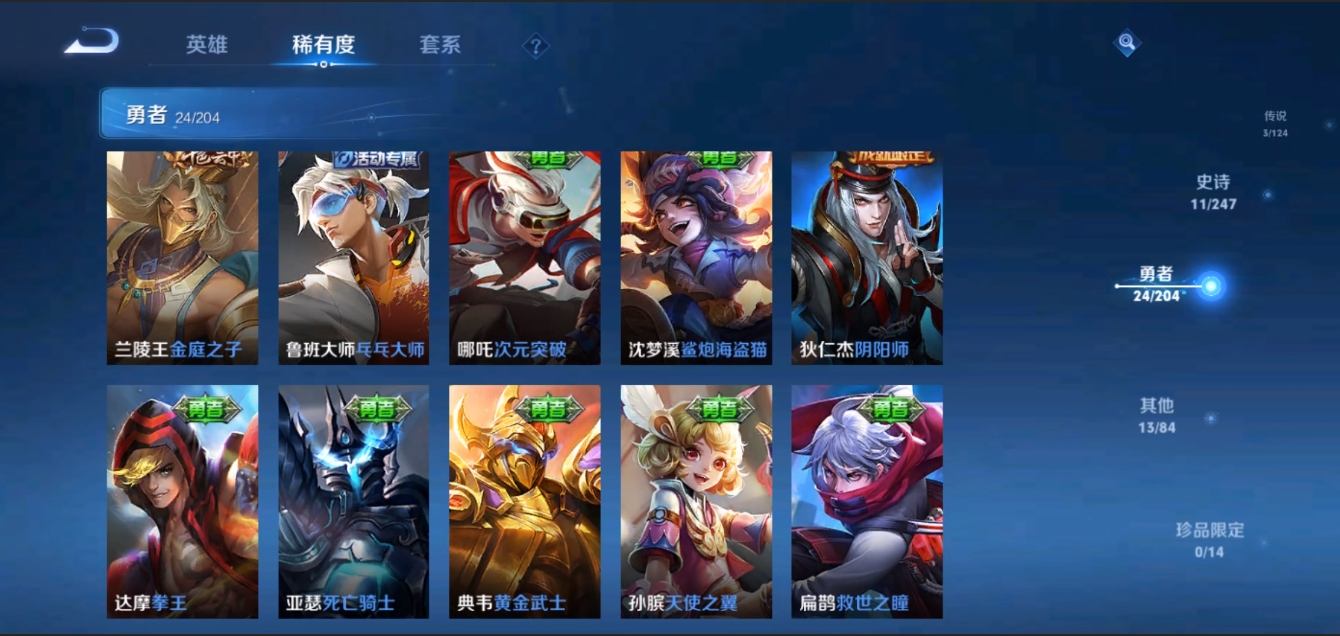Open the 亚瑟 死亡骑士 skin card
The width and height of the screenshot is (1340, 636).
point(353,501)
